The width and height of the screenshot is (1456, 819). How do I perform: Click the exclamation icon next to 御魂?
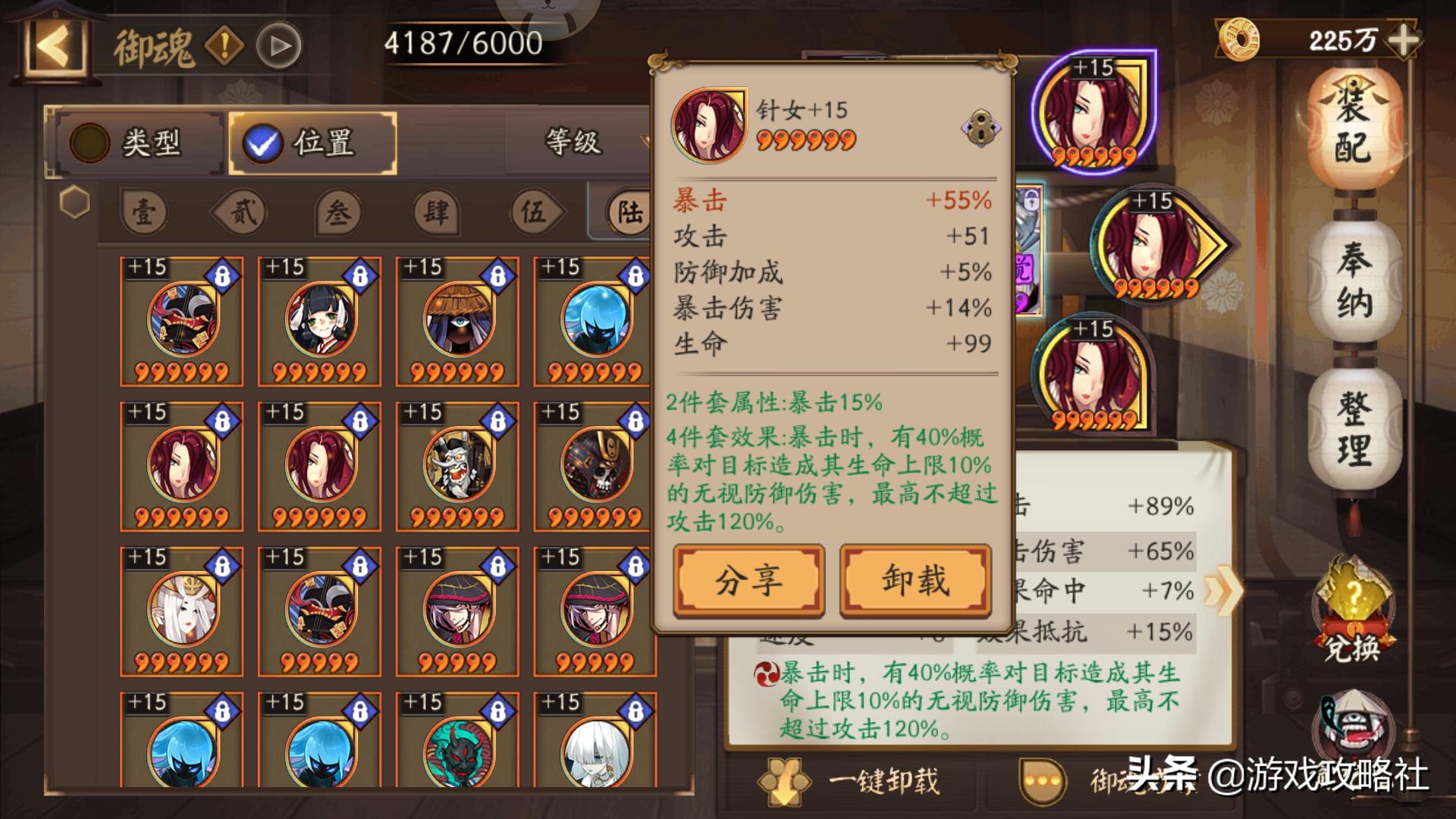click(224, 43)
